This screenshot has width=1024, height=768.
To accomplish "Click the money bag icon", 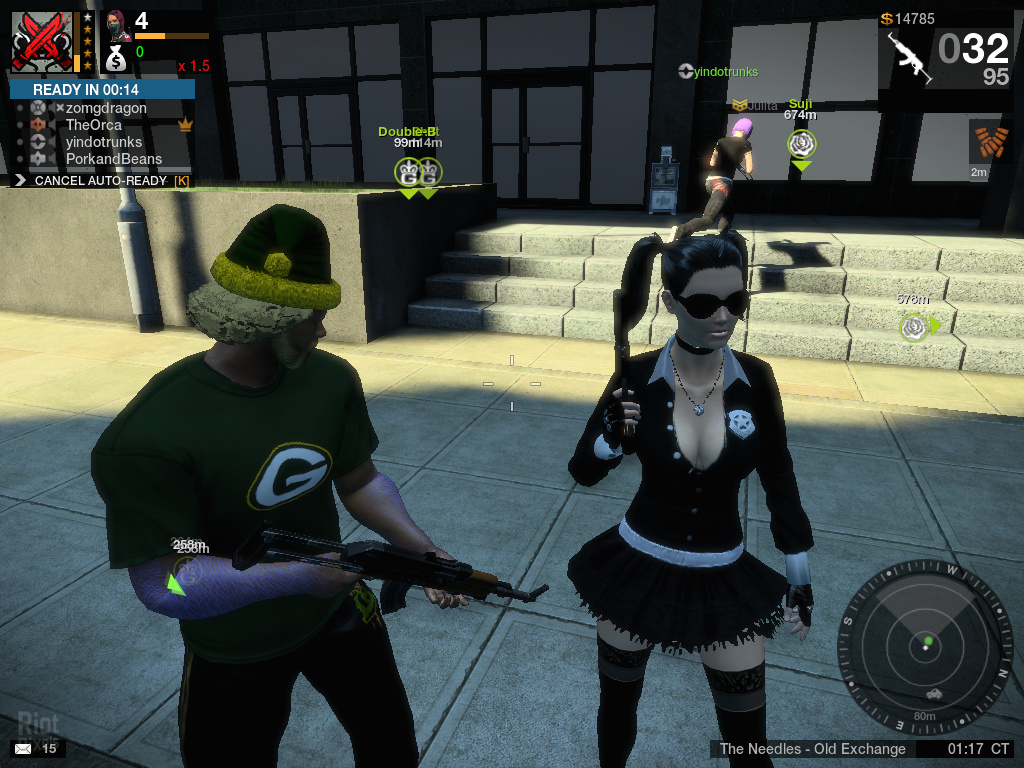I will point(116,58).
